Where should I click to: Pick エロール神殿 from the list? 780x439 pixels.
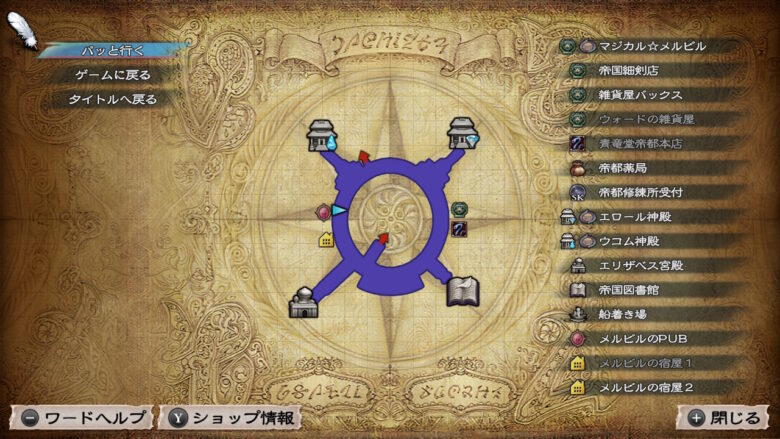[640, 216]
